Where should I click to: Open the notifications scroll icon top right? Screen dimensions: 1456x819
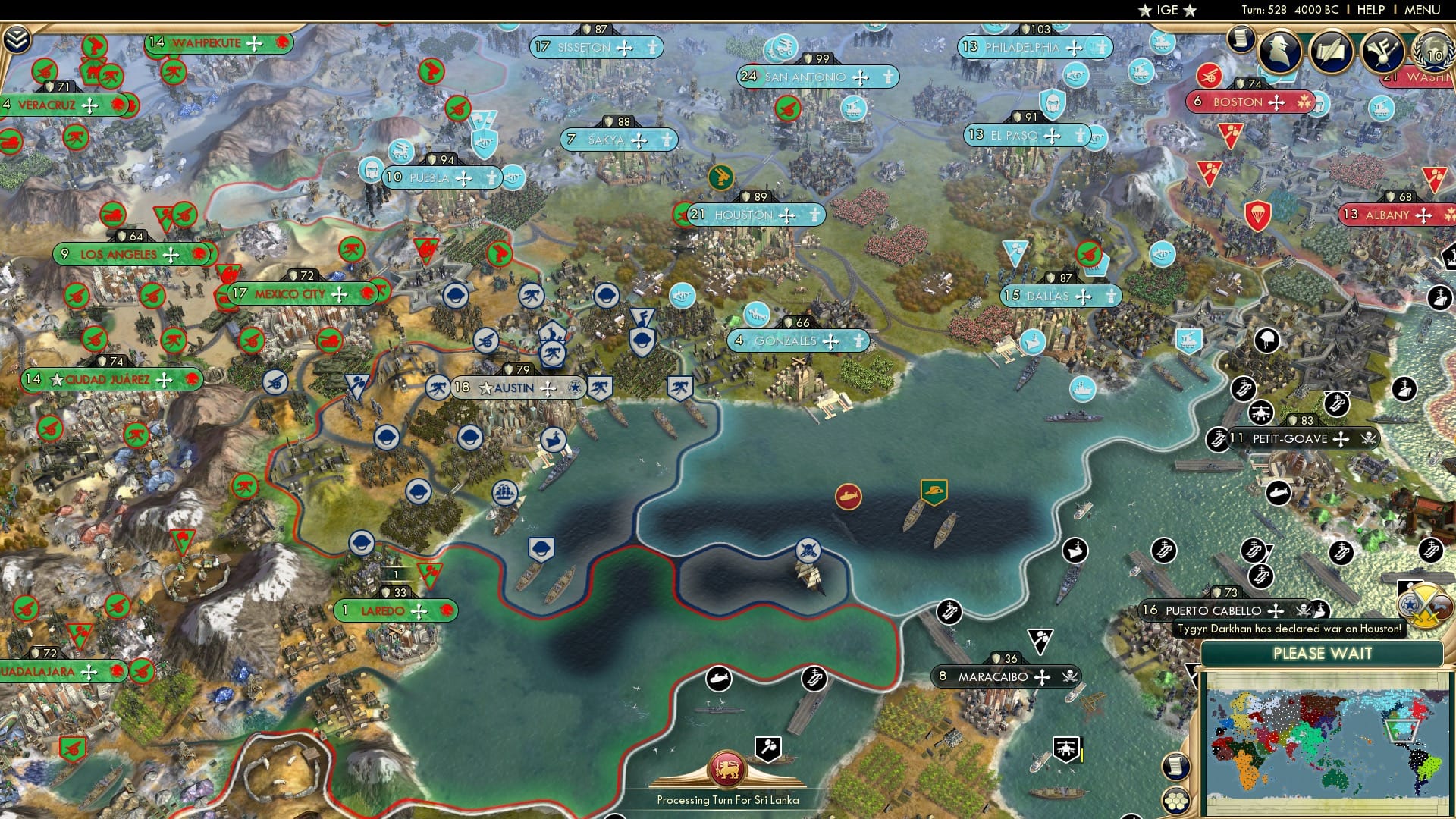1241,39
